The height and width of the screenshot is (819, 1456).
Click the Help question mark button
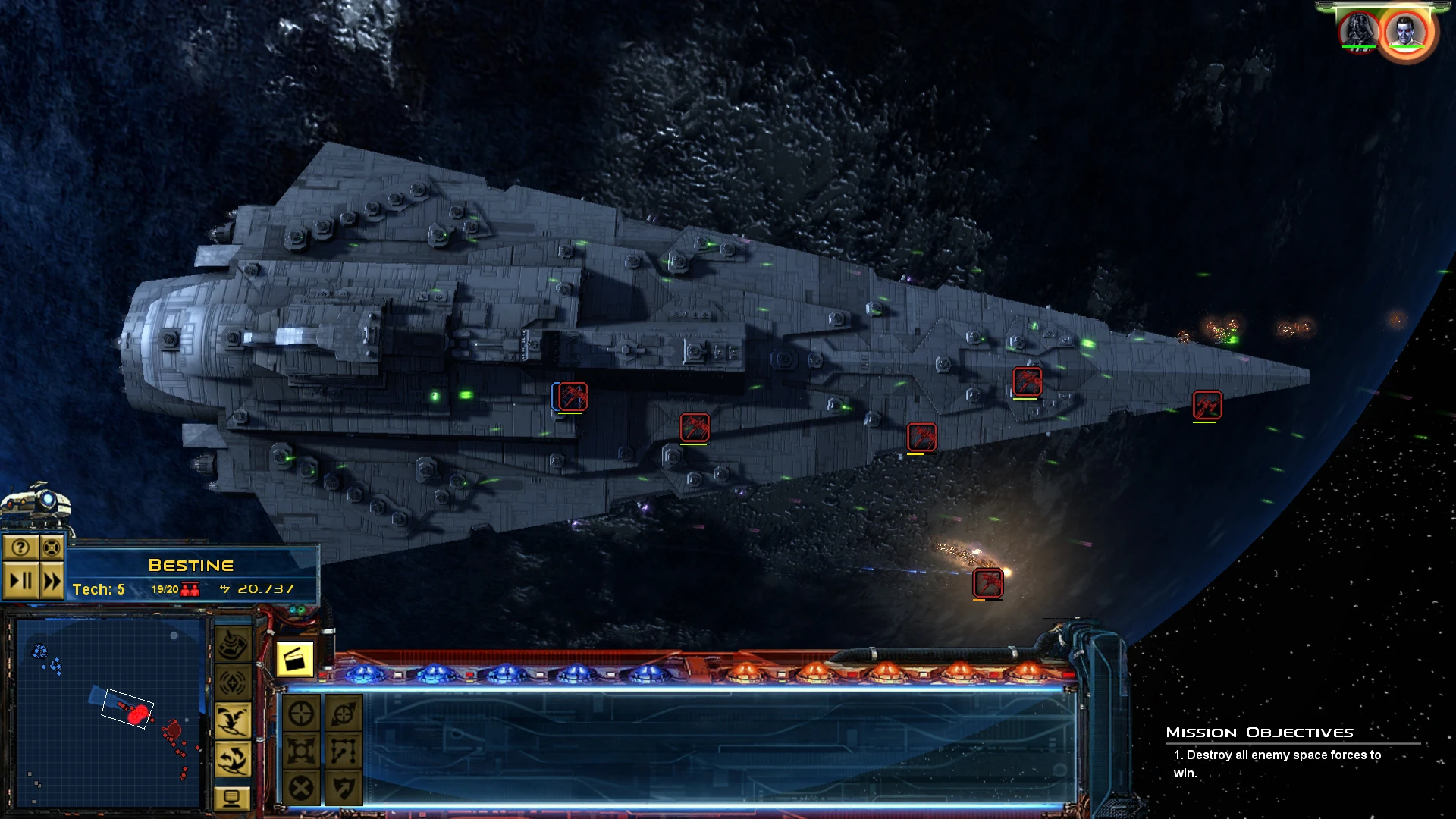click(x=20, y=548)
